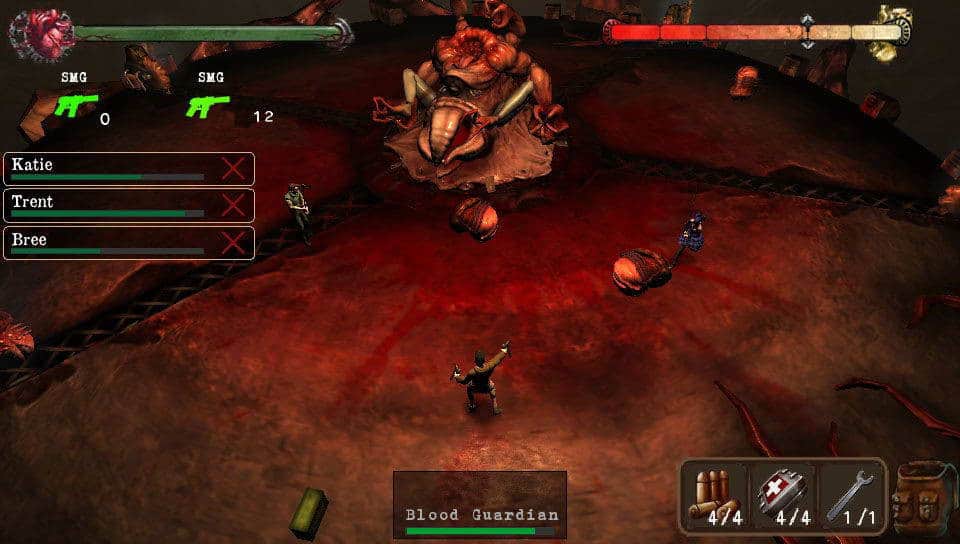Image resolution: width=960 pixels, height=544 pixels.
Task: Select the wrench repair tool slot
Action: click(851, 495)
